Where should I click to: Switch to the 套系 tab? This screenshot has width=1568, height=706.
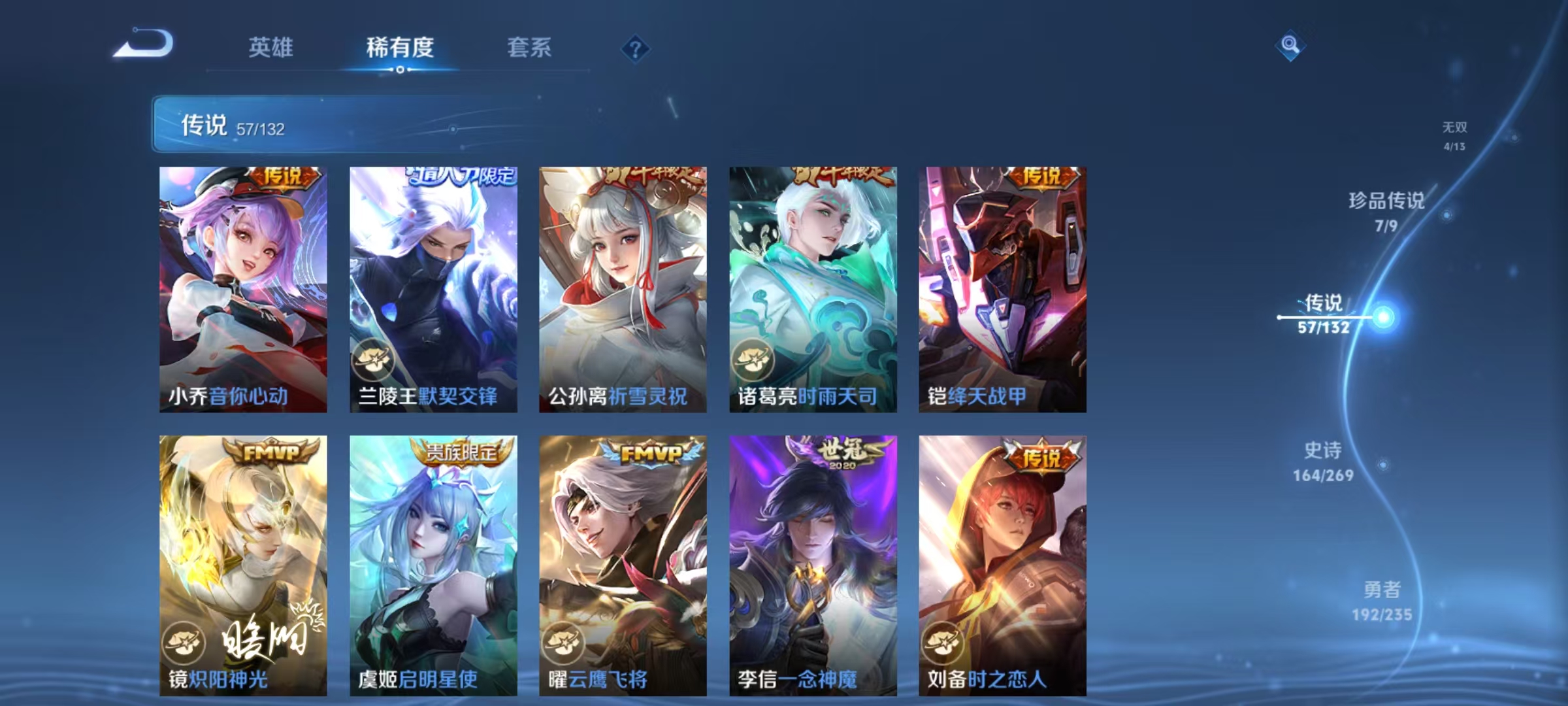coord(530,46)
